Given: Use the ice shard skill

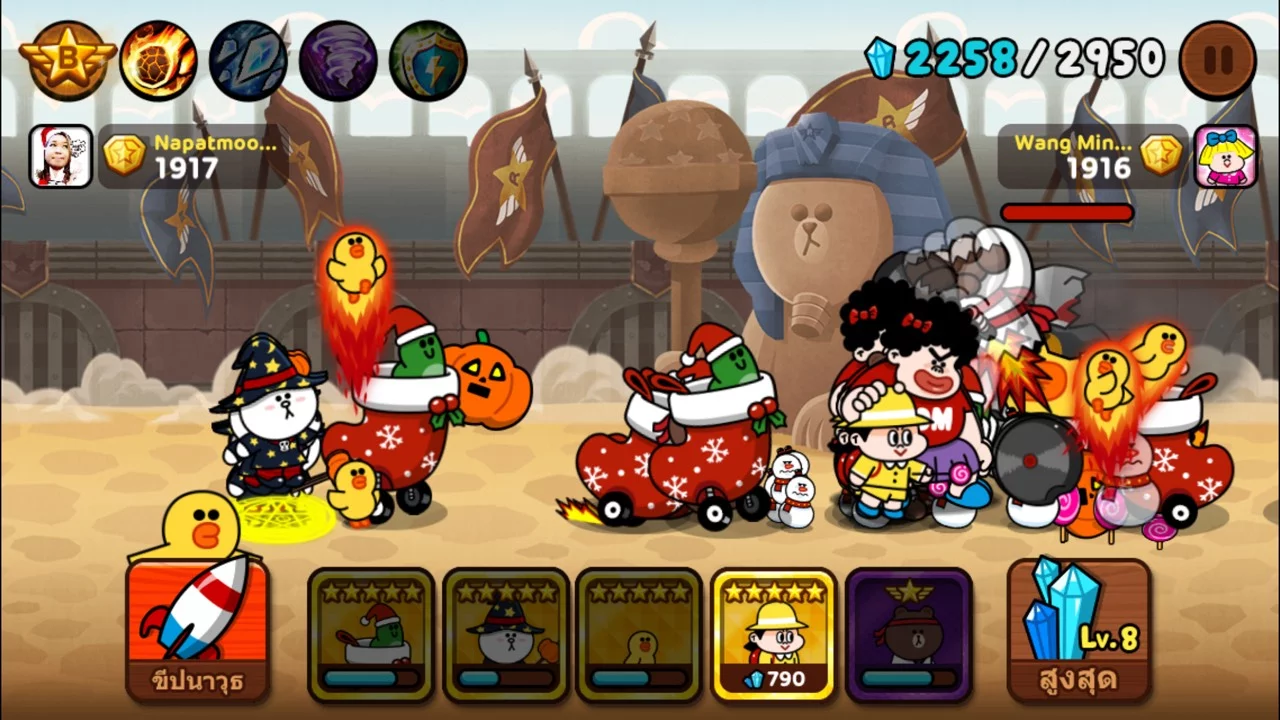Looking at the screenshot, I should (248, 60).
